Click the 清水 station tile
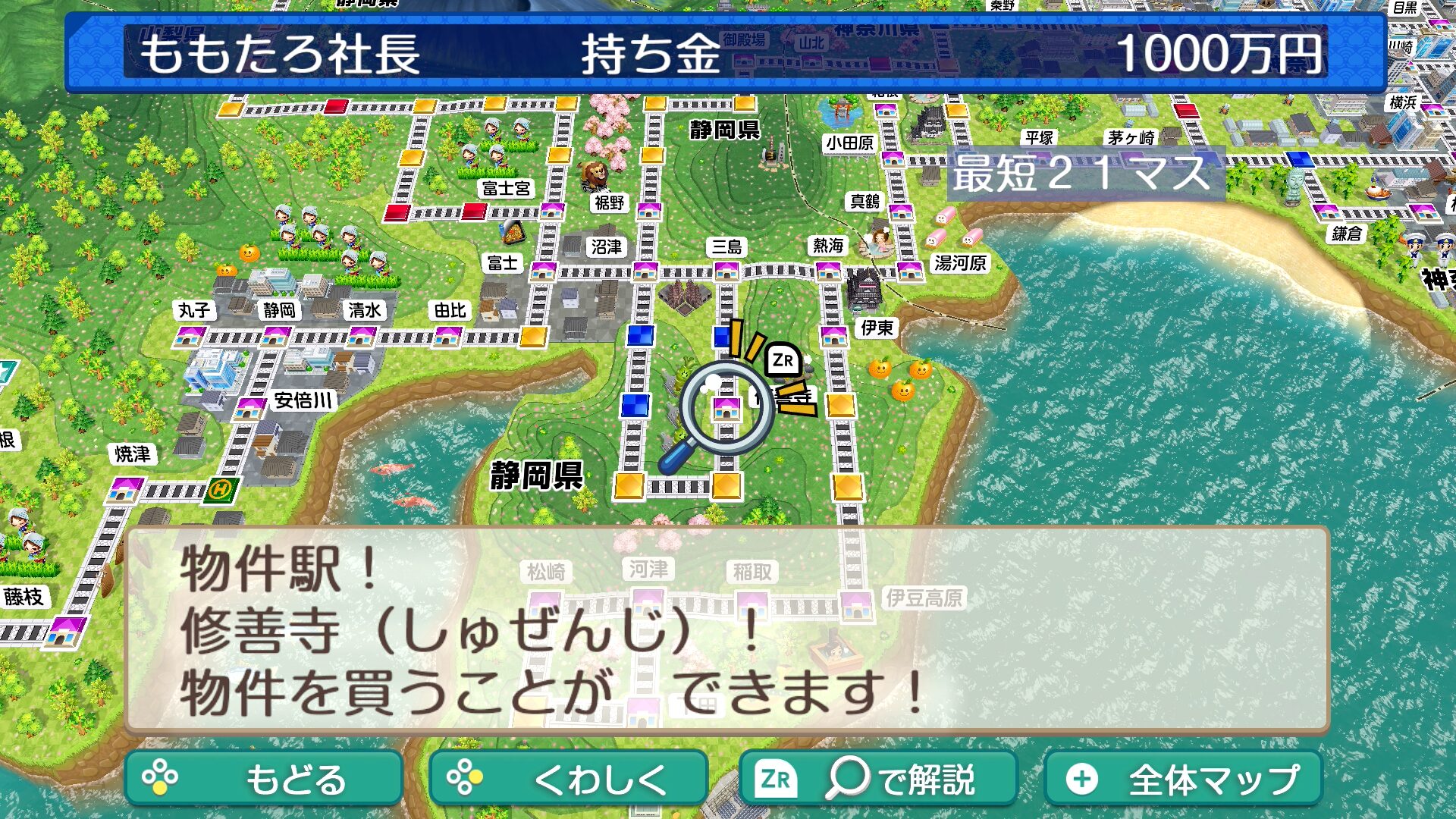The height and width of the screenshot is (819, 1456). click(x=362, y=335)
